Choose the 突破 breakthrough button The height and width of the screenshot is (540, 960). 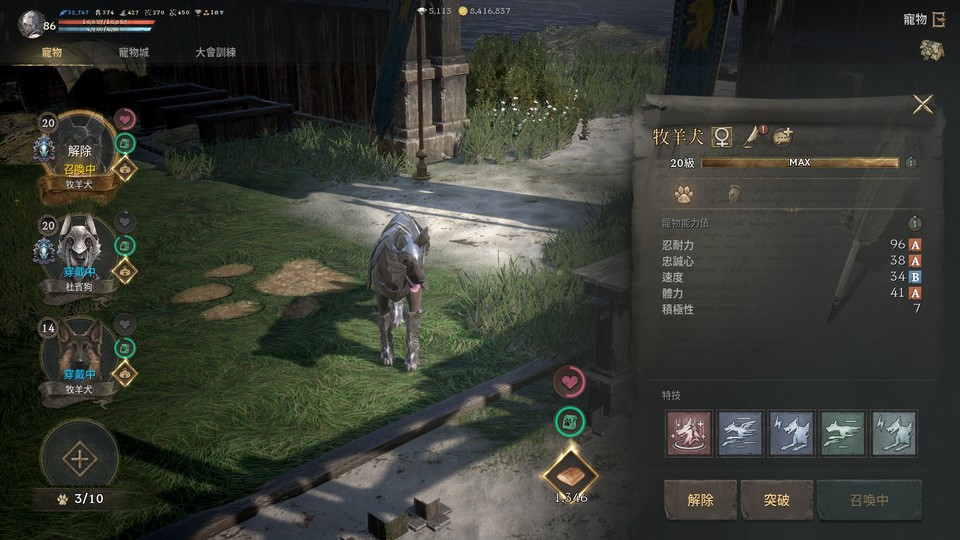tap(776, 499)
